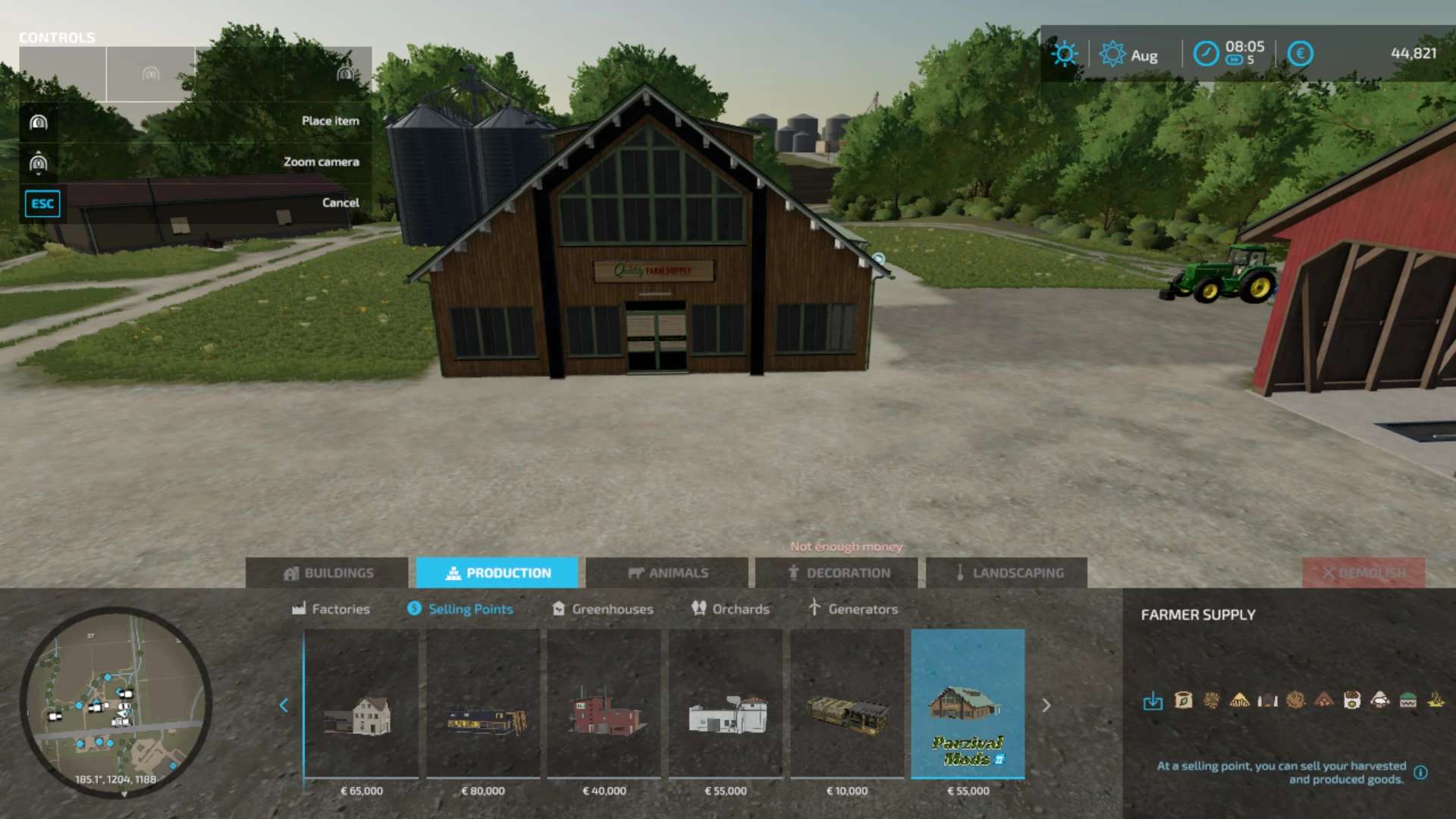Activate the Demolish button
1456x819 pixels.
tap(1363, 573)
